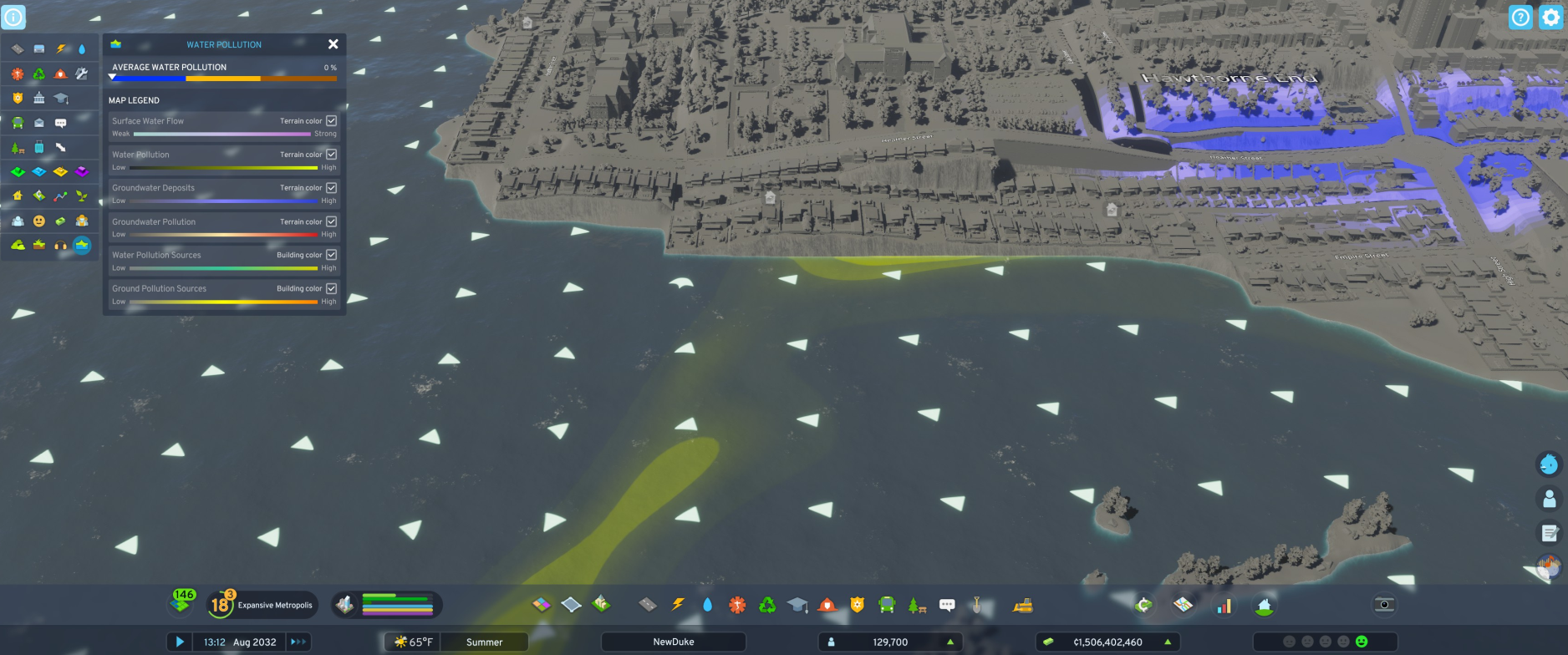1568x655 pixels.
Task: Open the Terraforming shovel tools
Action: click(977, 603)
